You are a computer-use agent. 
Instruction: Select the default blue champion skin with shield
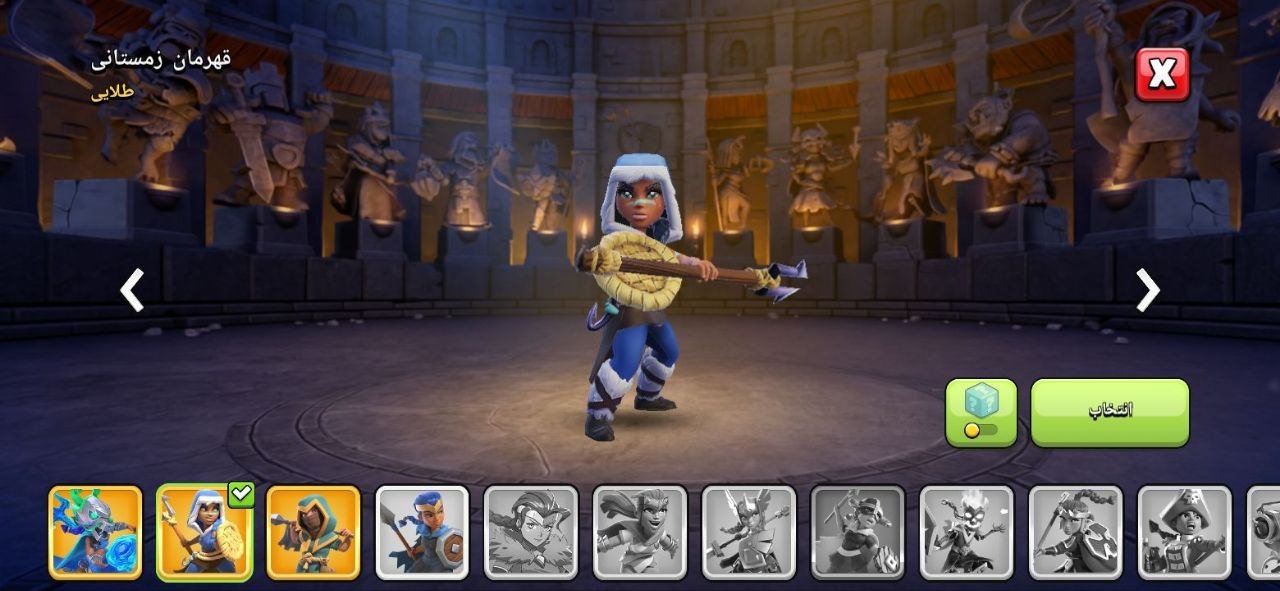pos(422,532)
